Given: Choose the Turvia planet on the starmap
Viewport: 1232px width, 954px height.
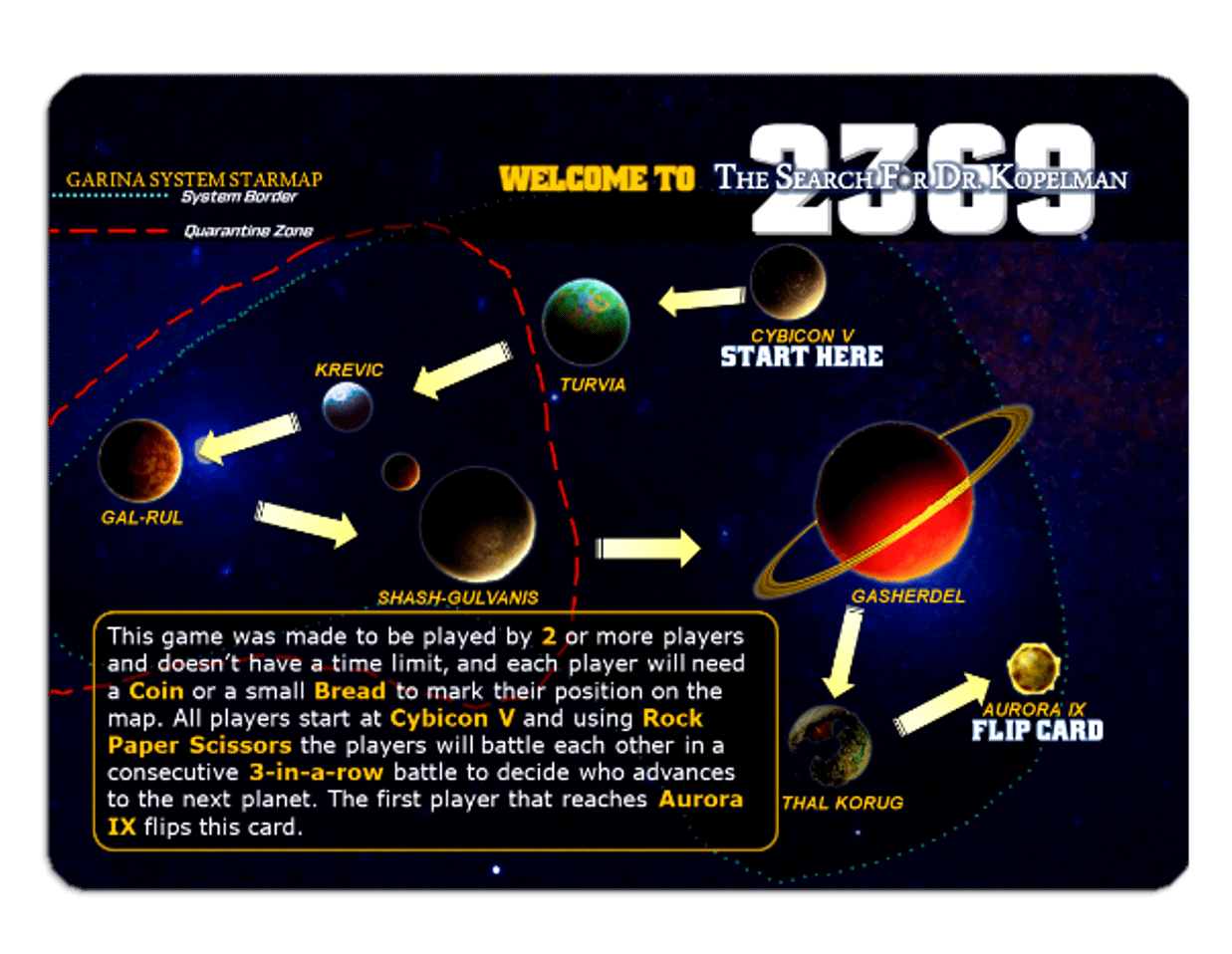Looking at the screenshot, I should click(586, 322).
